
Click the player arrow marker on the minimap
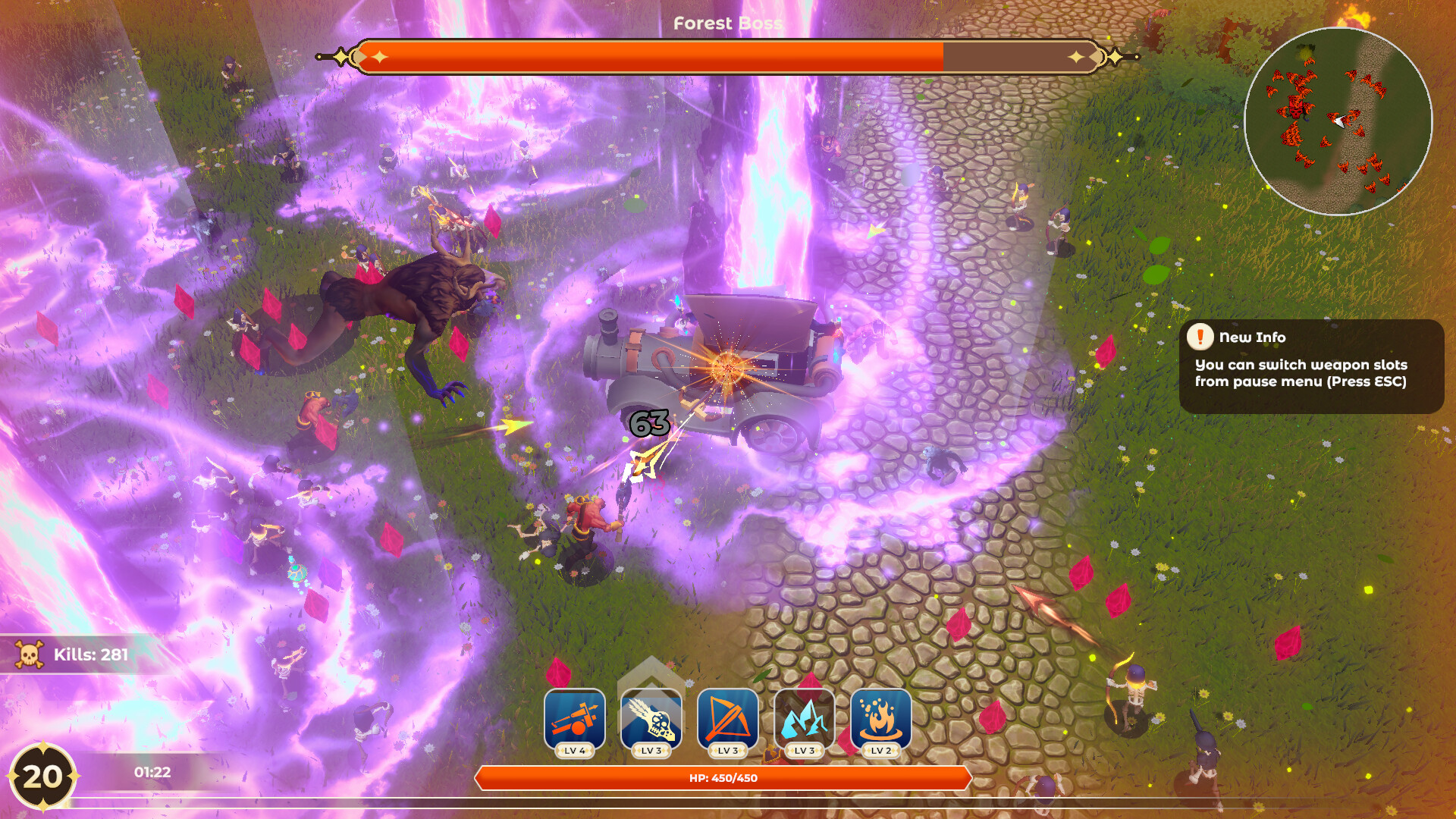click(x=1339, y=120)
